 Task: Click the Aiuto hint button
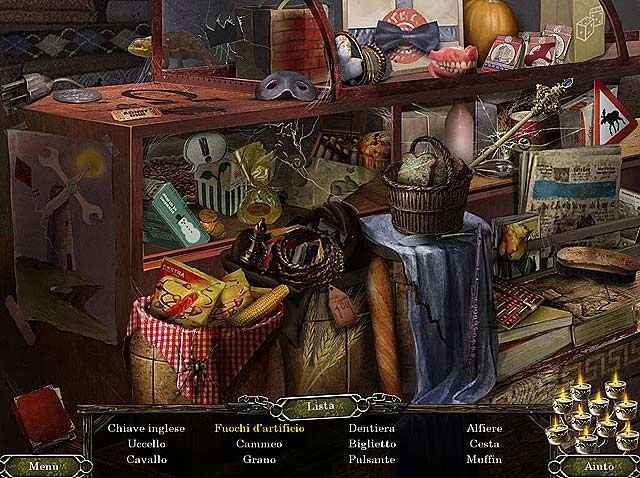click(x=597, y=466)
